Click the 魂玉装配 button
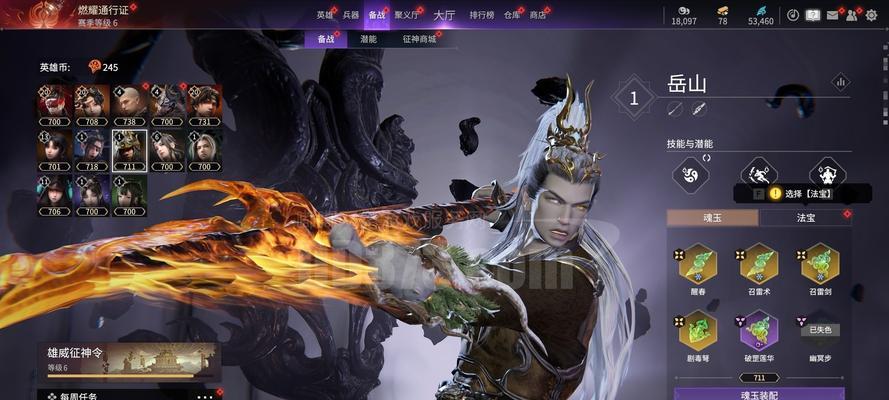The width and height of the screenshot is (889, 400). tap(759, 394)
